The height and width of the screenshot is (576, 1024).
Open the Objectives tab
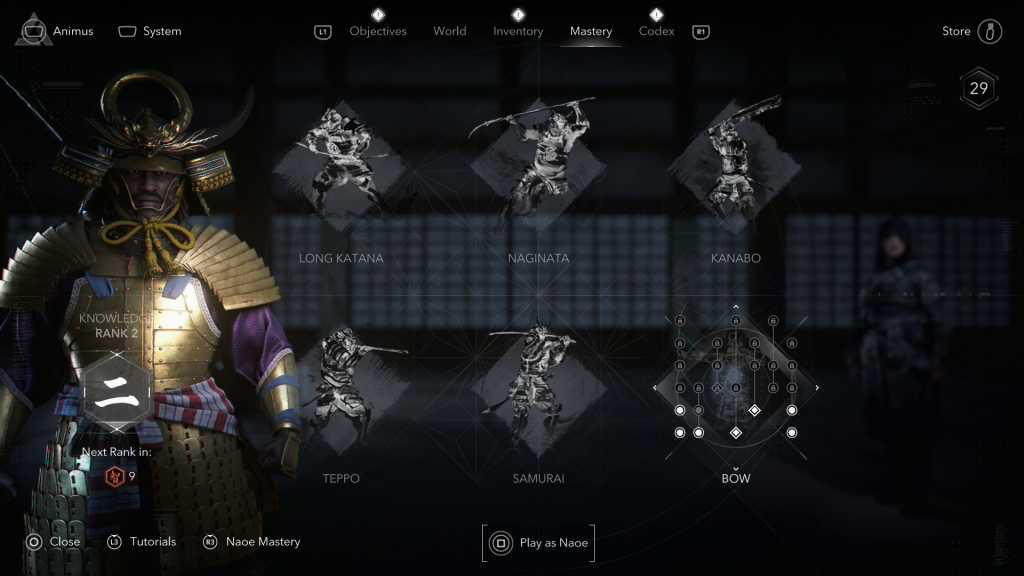(378, 31)
